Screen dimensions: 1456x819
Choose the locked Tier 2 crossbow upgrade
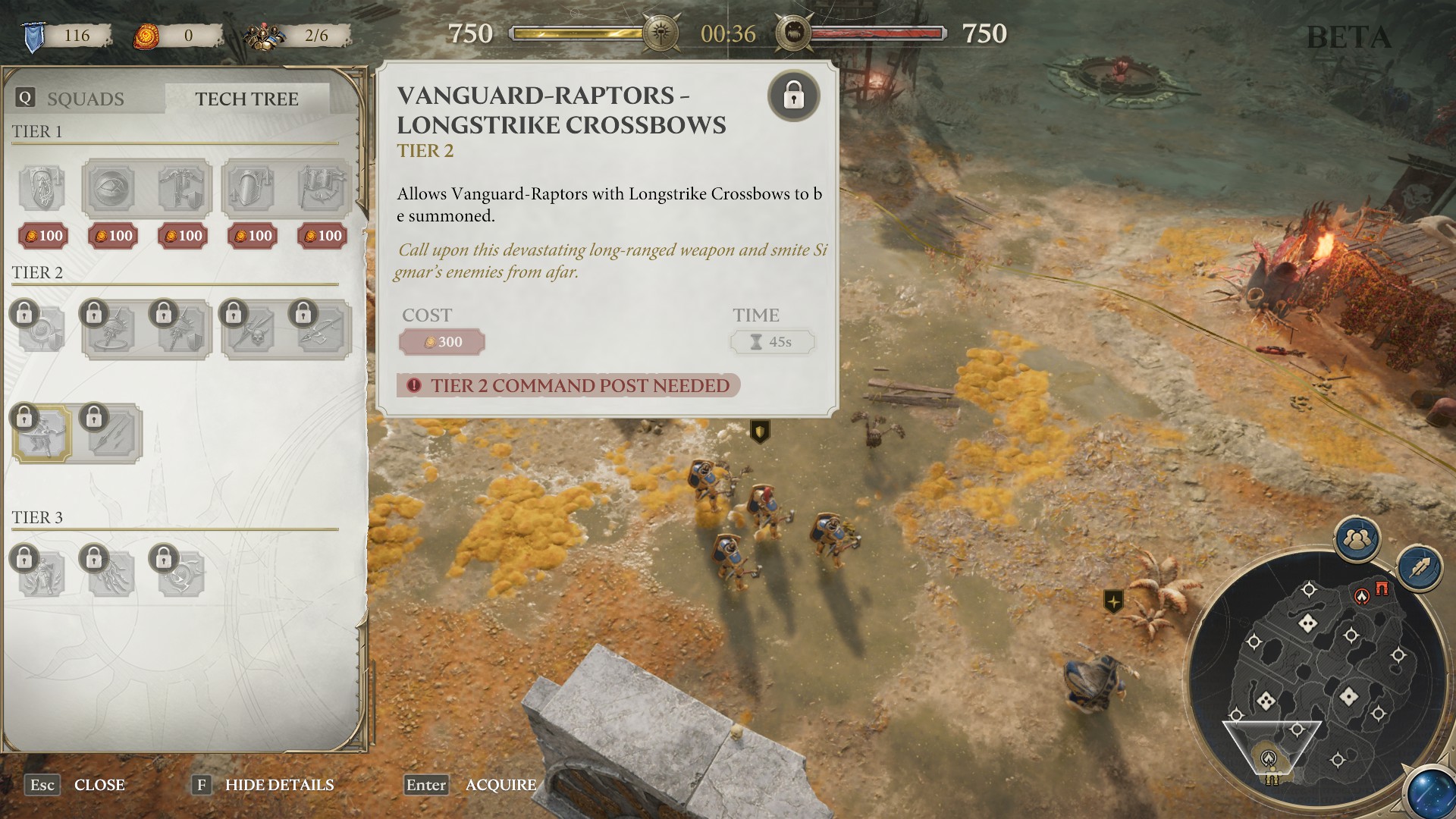tap(322, 330)
